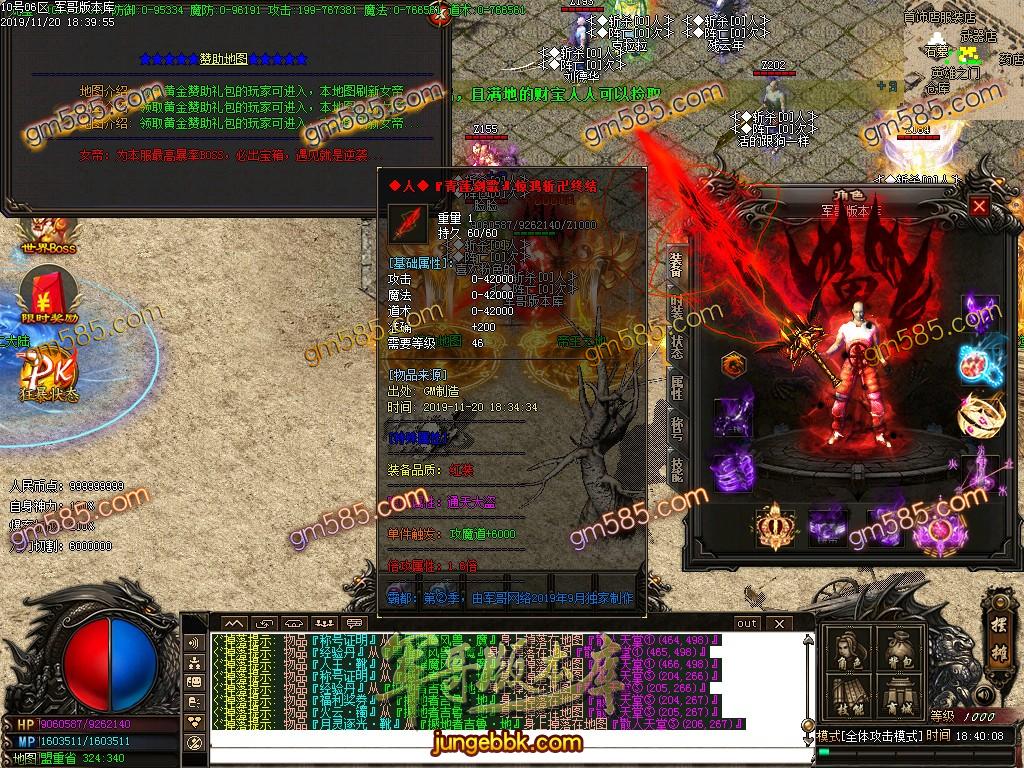Image resolution: width=1024 pixels, height=768 pixels.
Task: Open the 背包 backpack button
Action: [899, 651]
